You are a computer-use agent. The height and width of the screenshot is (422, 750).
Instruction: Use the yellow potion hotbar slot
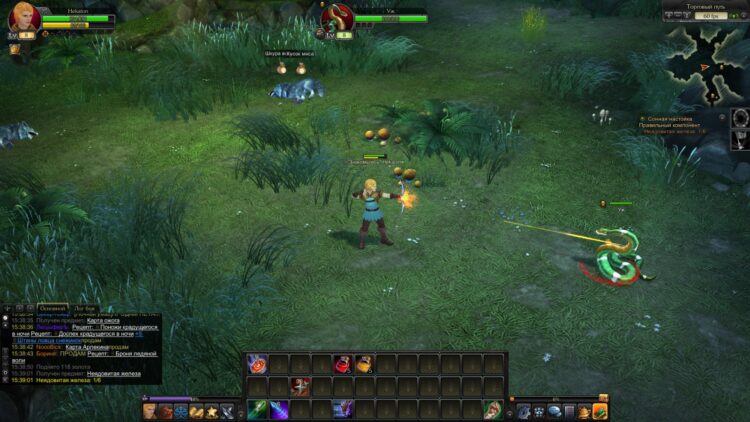pos(364,364)
